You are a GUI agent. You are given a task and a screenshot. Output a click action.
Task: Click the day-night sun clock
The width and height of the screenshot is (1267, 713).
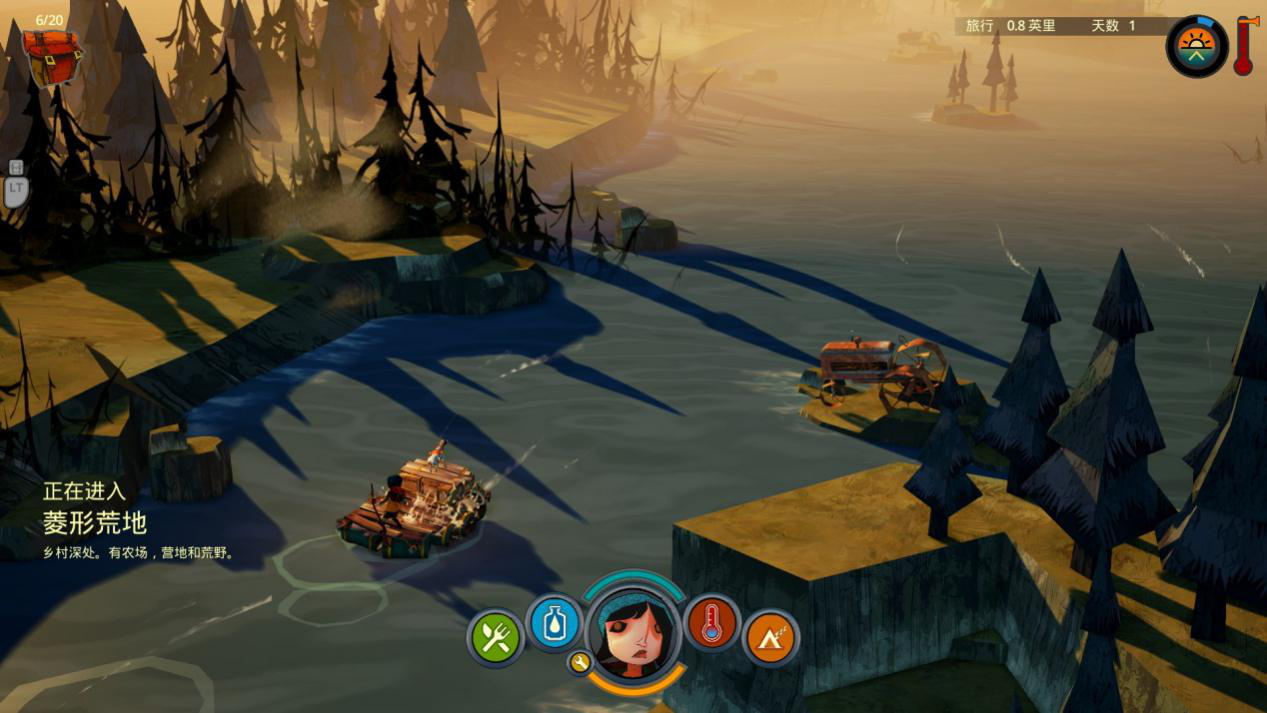(x=1196, y=46)
